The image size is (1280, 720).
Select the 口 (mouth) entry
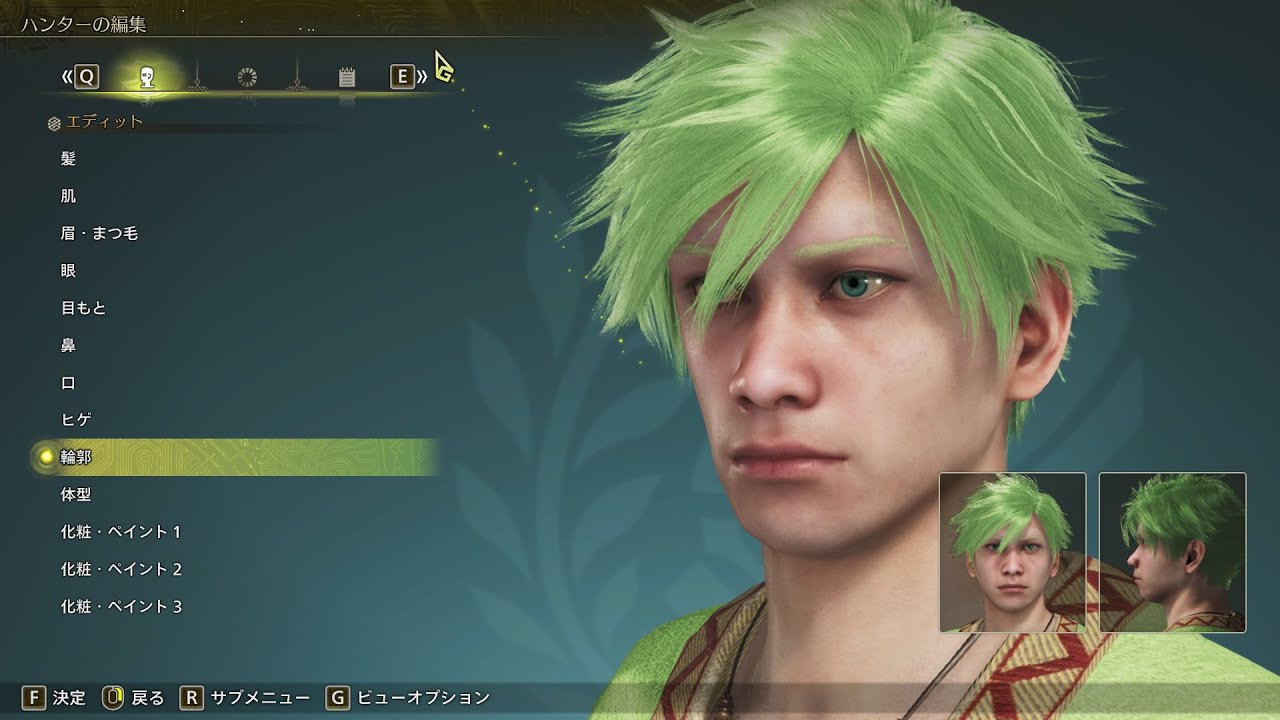pos(68,383)
